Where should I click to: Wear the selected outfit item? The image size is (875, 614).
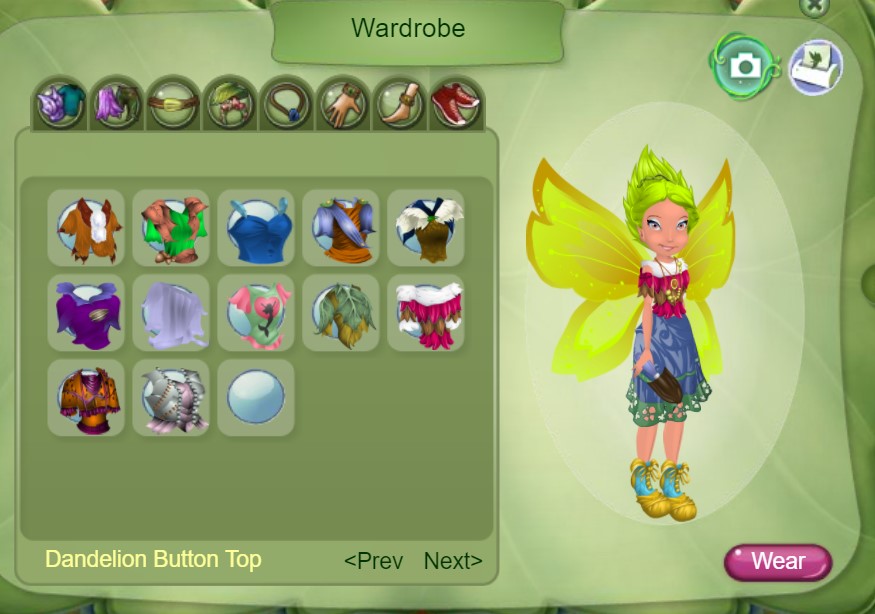777,561
